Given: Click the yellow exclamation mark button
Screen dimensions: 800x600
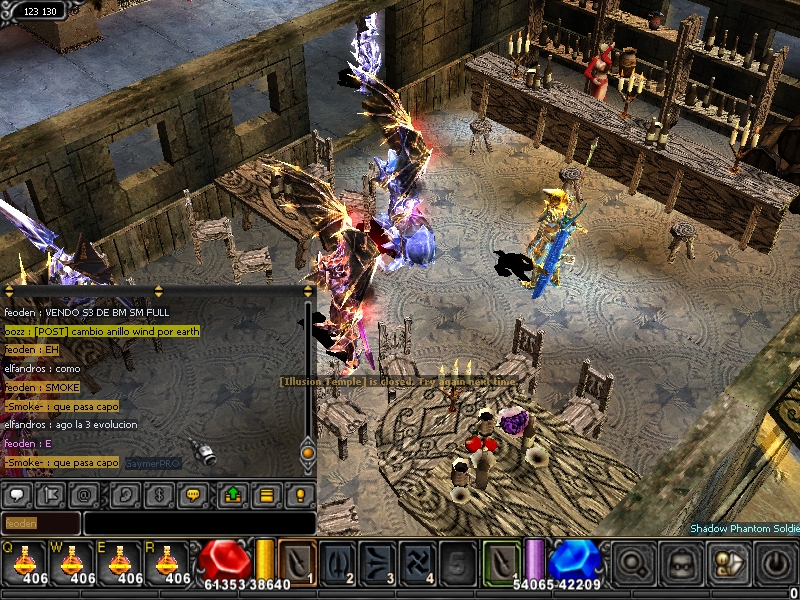Looking at the screenshot, I should 298,494.
